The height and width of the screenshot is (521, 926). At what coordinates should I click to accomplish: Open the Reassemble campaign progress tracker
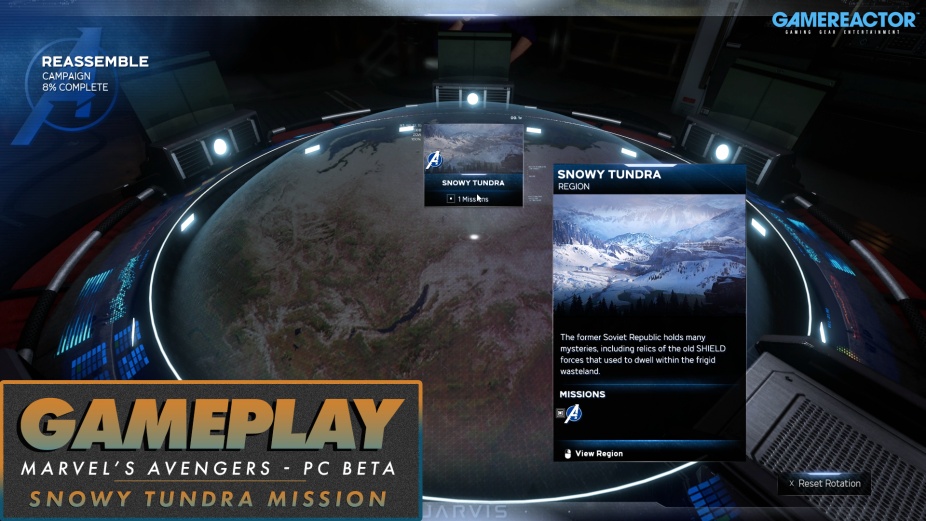[x=93, y=74]
